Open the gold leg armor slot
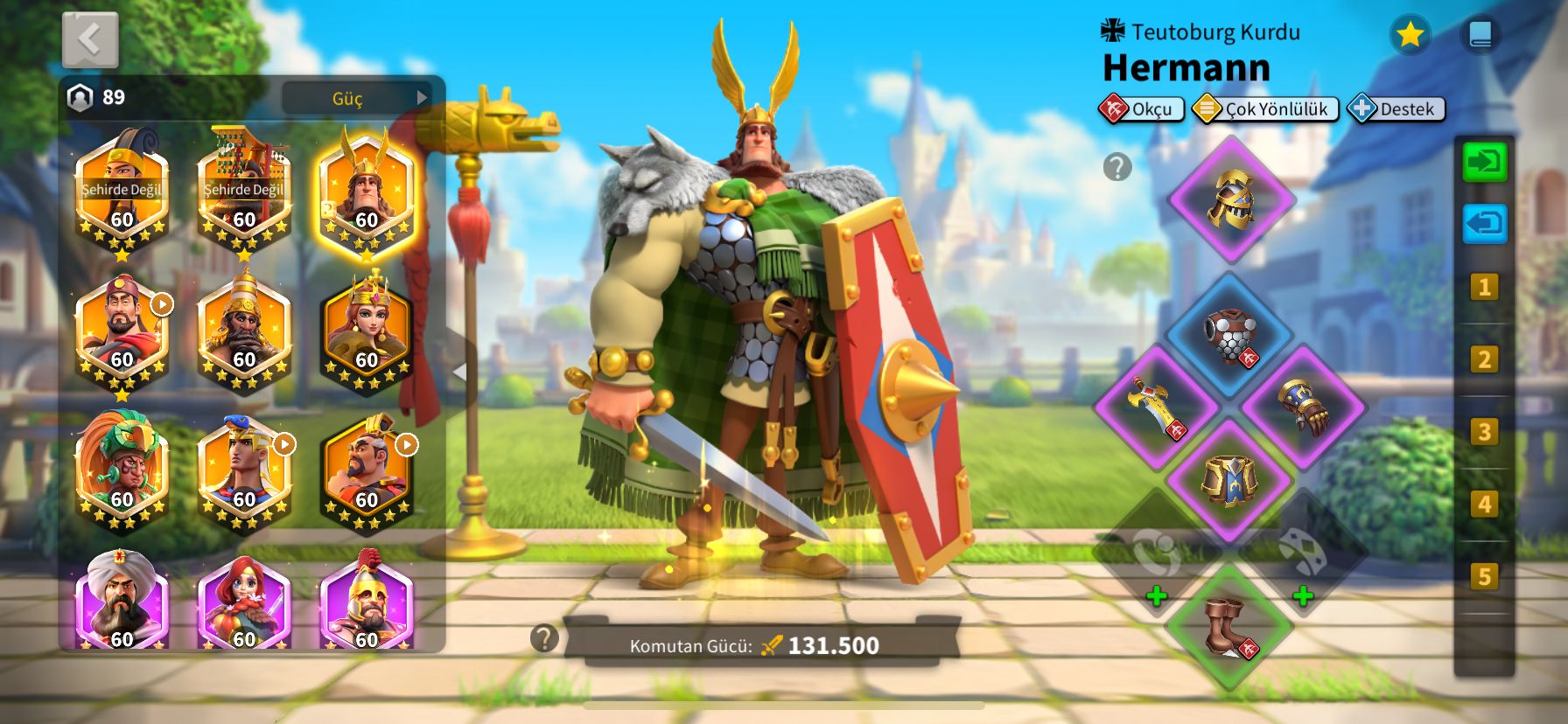This screenshot has height=724, width=1568. 1229,479
